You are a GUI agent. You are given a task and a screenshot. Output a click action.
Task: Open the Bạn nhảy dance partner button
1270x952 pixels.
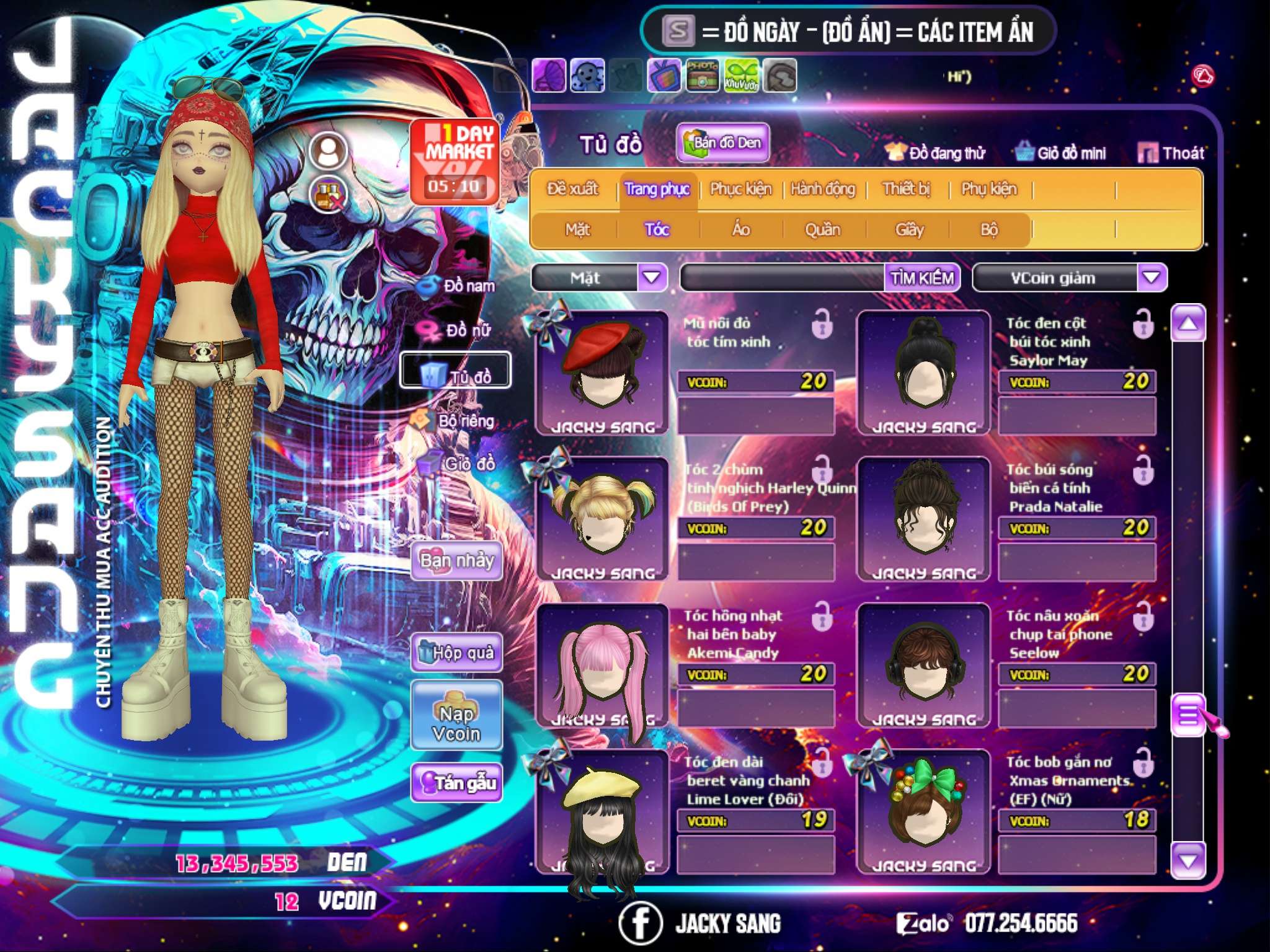coord(457,561)
